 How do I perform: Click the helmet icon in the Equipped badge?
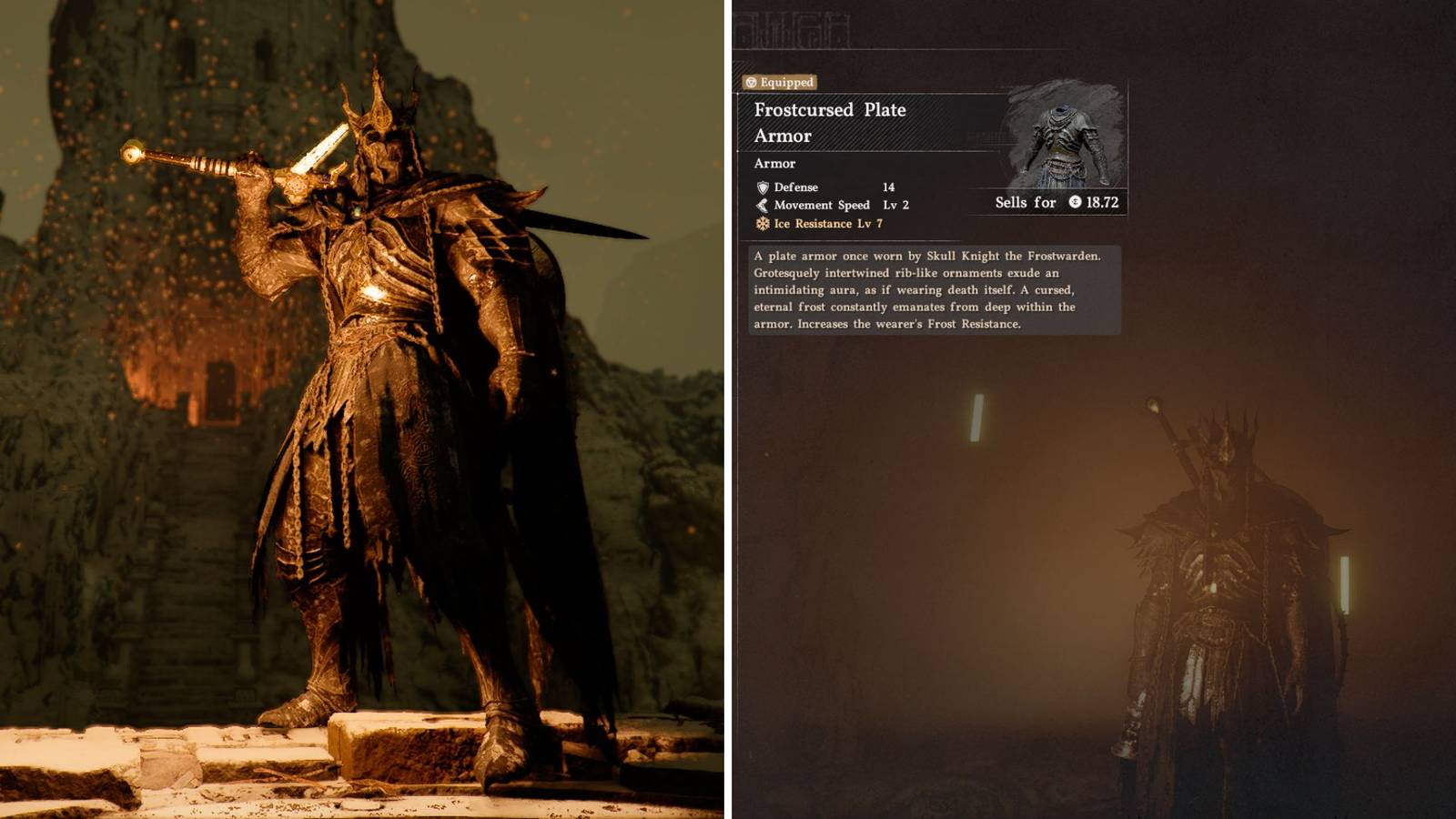coord(751,83)
